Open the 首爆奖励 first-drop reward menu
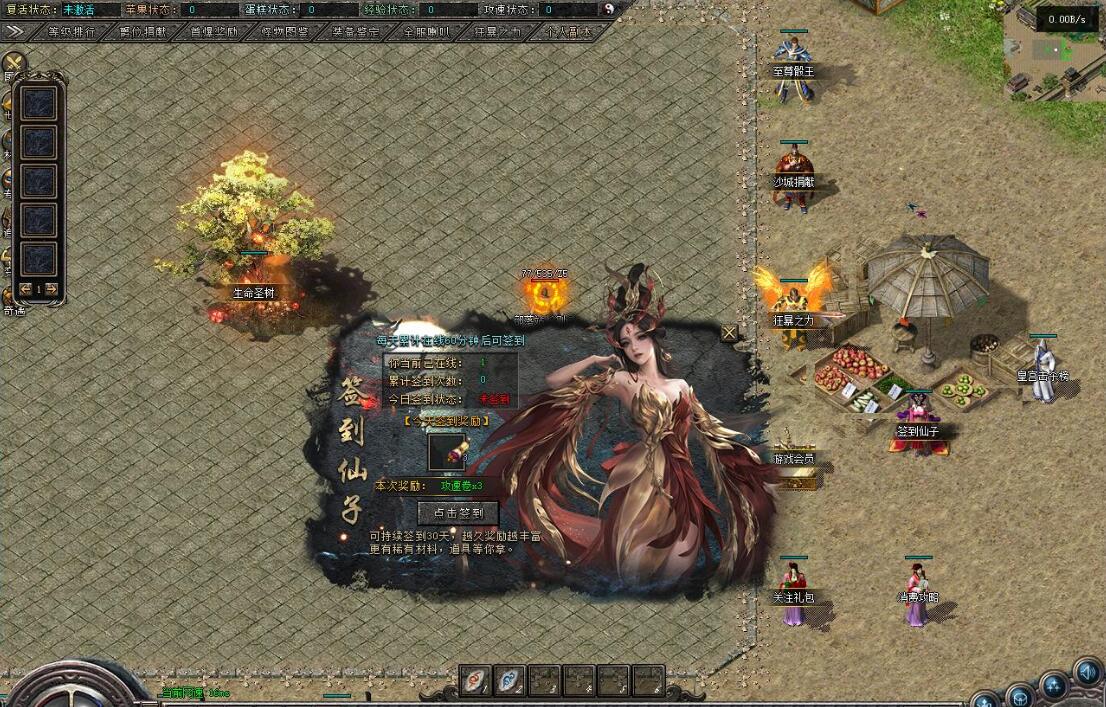1106x707 pixels. click(213, 31)
